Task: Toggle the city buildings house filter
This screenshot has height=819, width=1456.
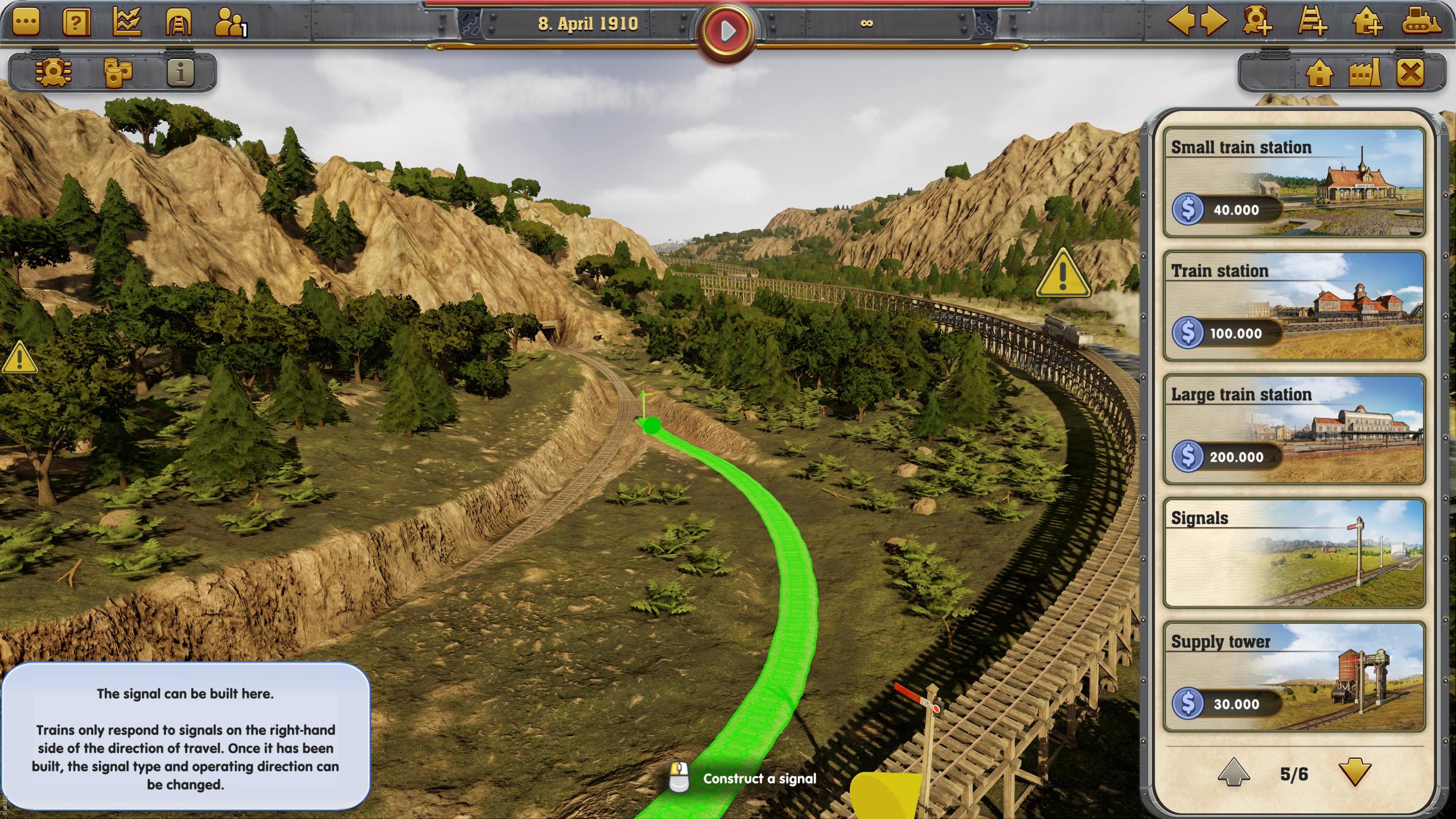Action: pyautogui.click(x=1319, y=73)
